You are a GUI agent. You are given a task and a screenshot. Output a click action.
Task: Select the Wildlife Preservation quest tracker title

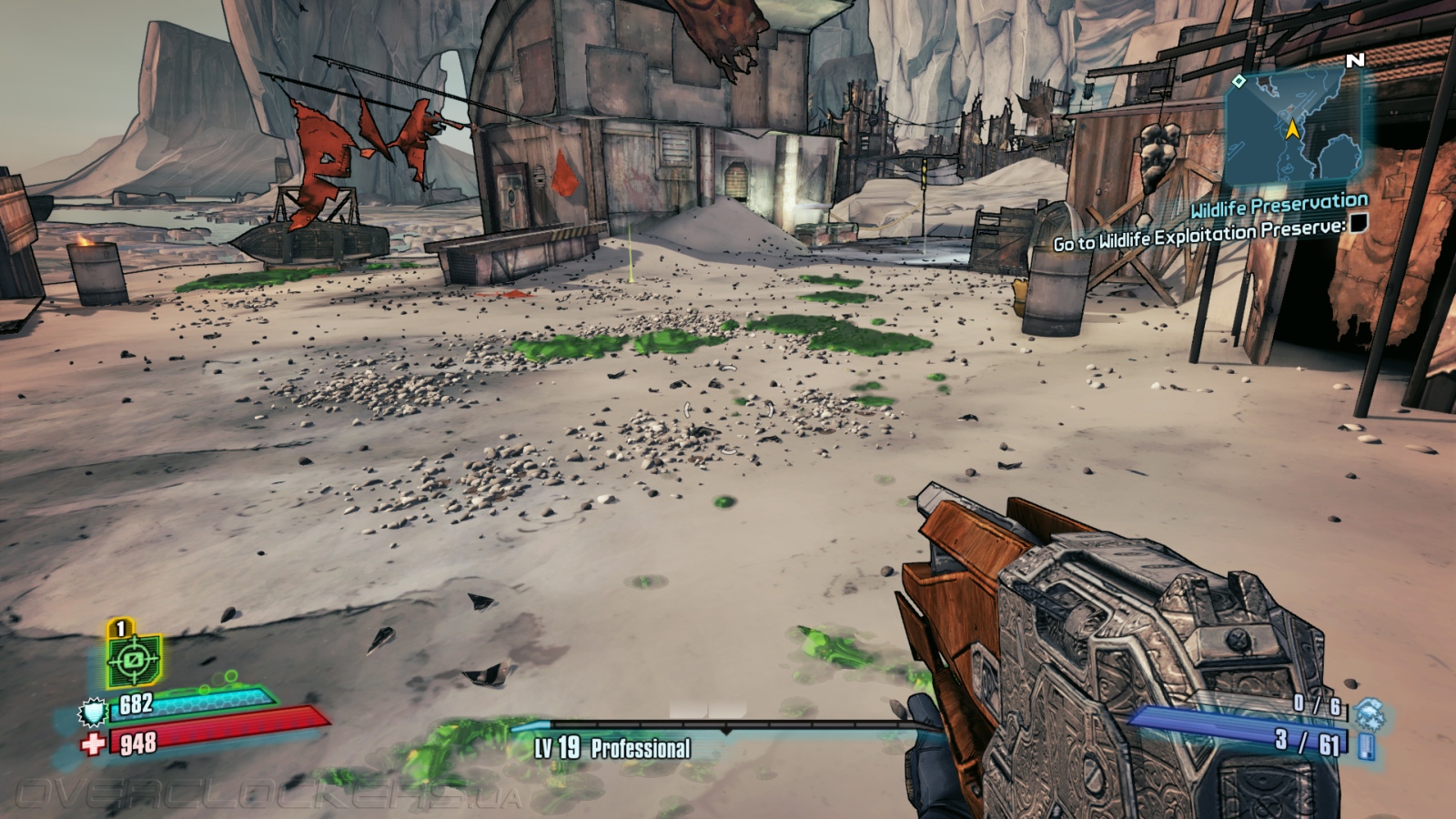click(x=1279, y=206)
